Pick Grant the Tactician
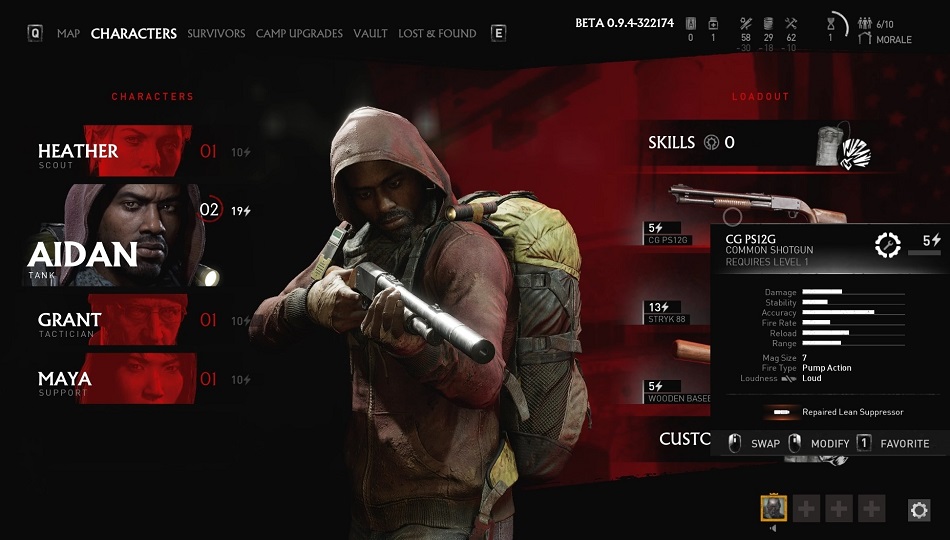The width and height of the screenshot is (950, 540). click(120, 321)
